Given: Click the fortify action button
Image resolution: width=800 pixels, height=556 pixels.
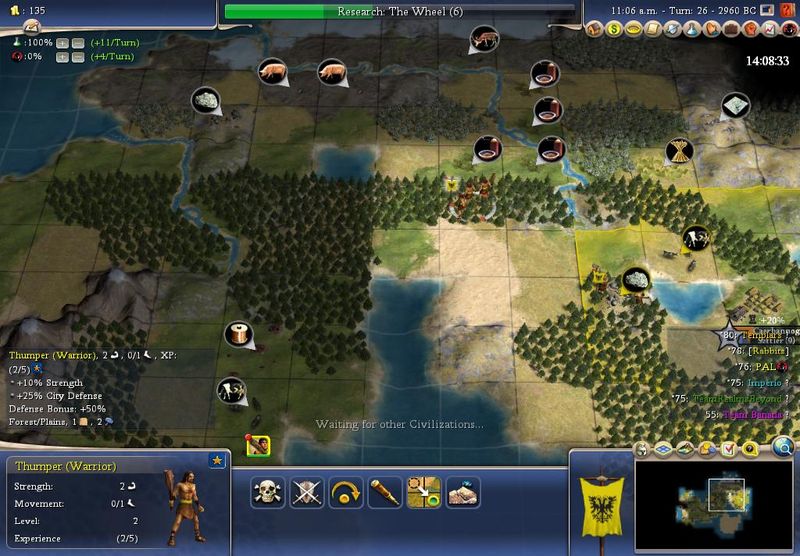Looking at the screenshot, I should [463, 491].
